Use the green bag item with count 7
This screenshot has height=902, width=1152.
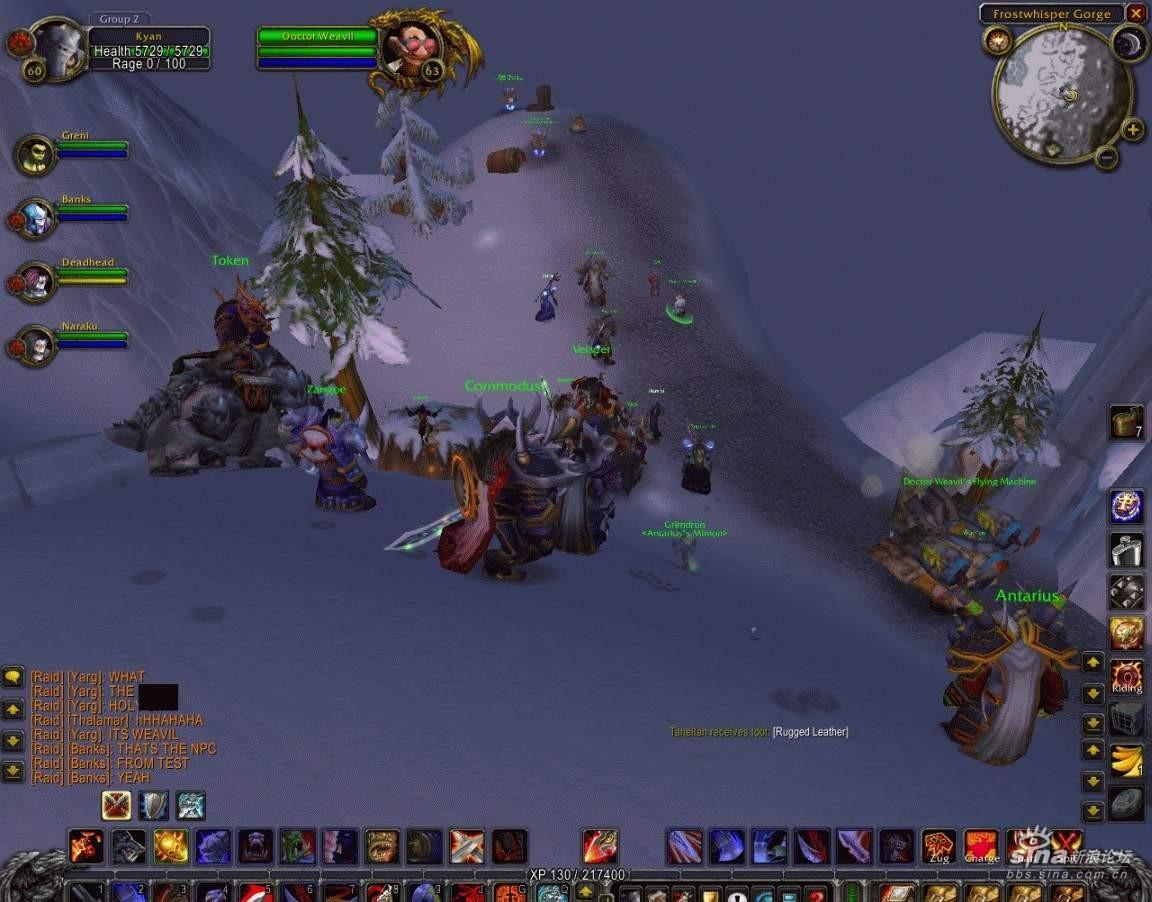pyautogui.click(x=1127, y=422)
